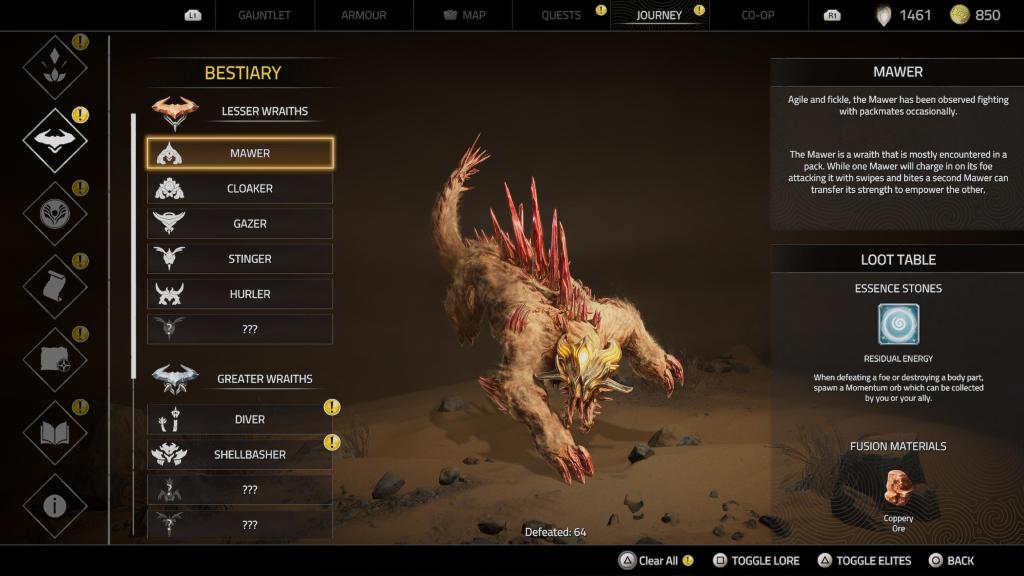Image resolution: width=1024 pixels, height=576 pixels.
Task: Open the Armour tab
Action: (x=362, y=15)
